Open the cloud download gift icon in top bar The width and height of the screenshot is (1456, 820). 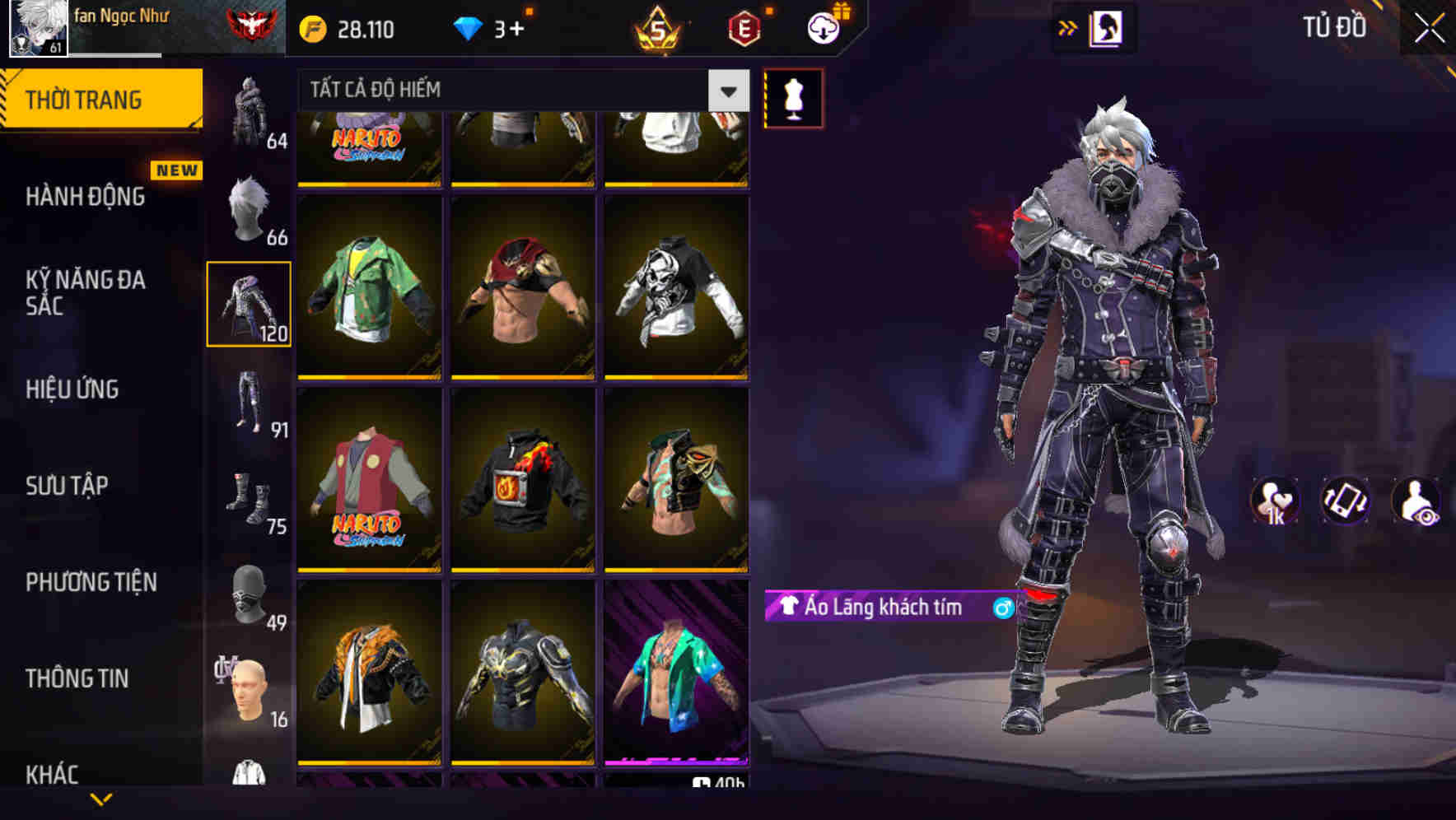(x=822, y=27)
